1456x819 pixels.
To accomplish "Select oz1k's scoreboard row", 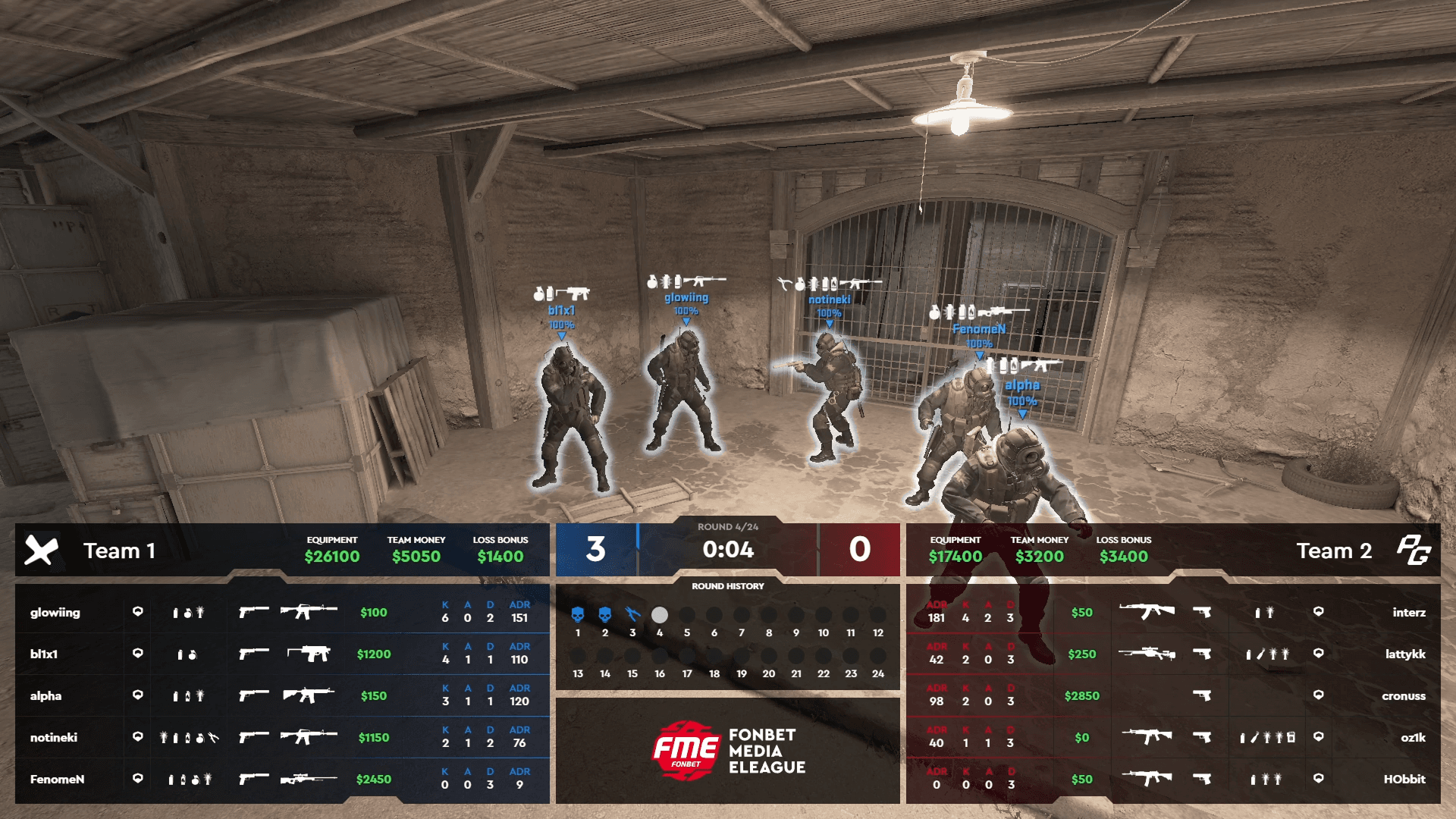I will click(x=1413, y=738).
